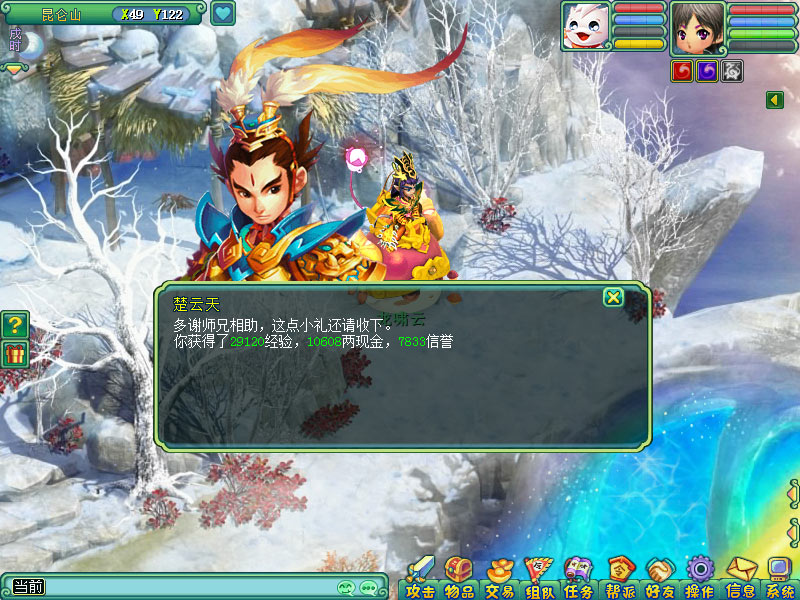The width and height of the screenshot is (800, 600).
Task: Select the player character portrait
Action: click(697, 26)
